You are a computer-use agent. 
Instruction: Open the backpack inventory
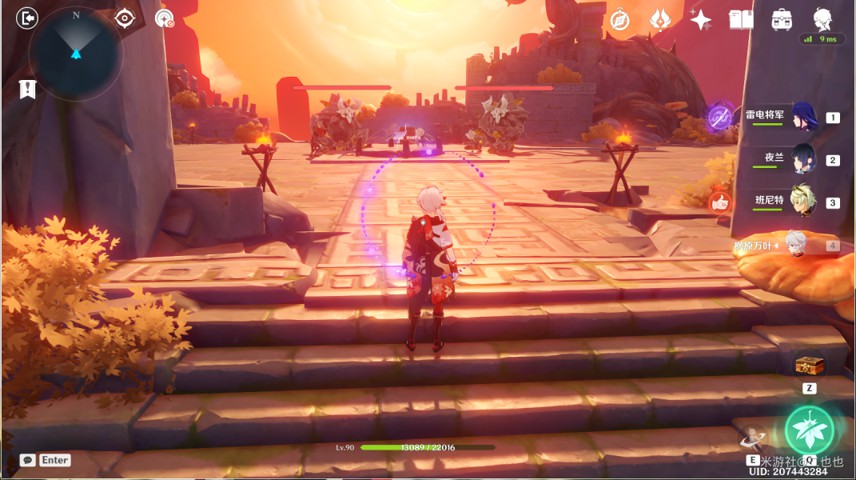(x=781, y=20)
